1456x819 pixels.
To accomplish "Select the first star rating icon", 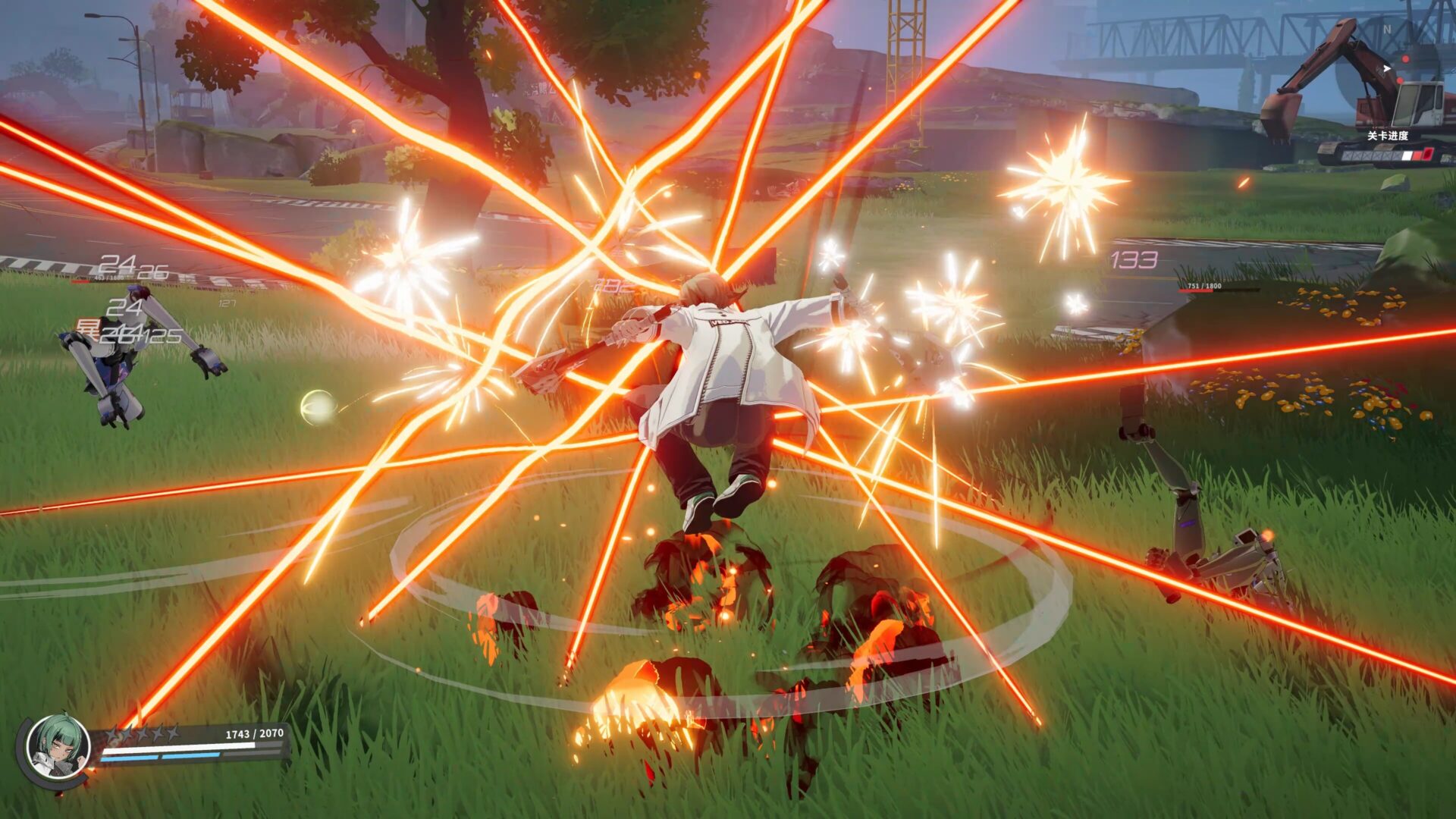I will tap(114, 733).
